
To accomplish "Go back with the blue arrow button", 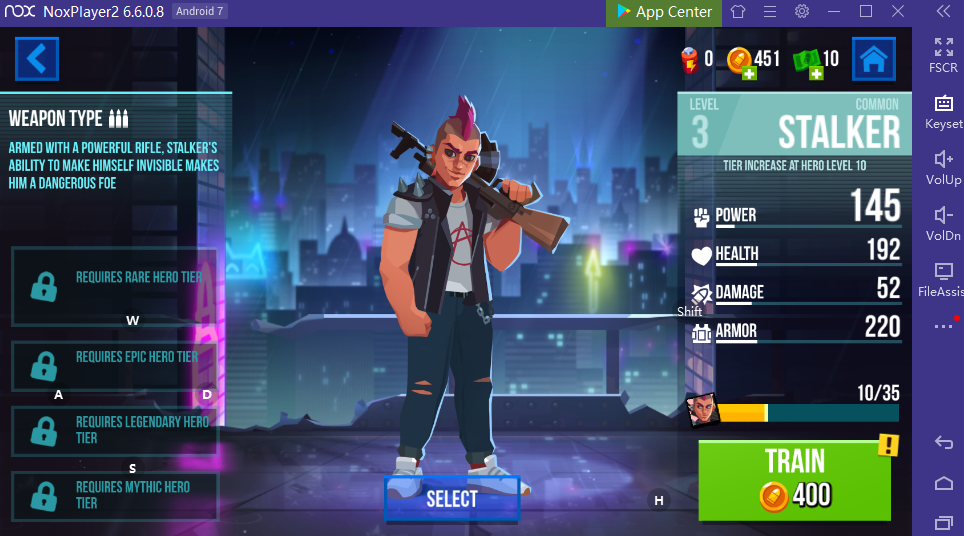I will (37, 59).
